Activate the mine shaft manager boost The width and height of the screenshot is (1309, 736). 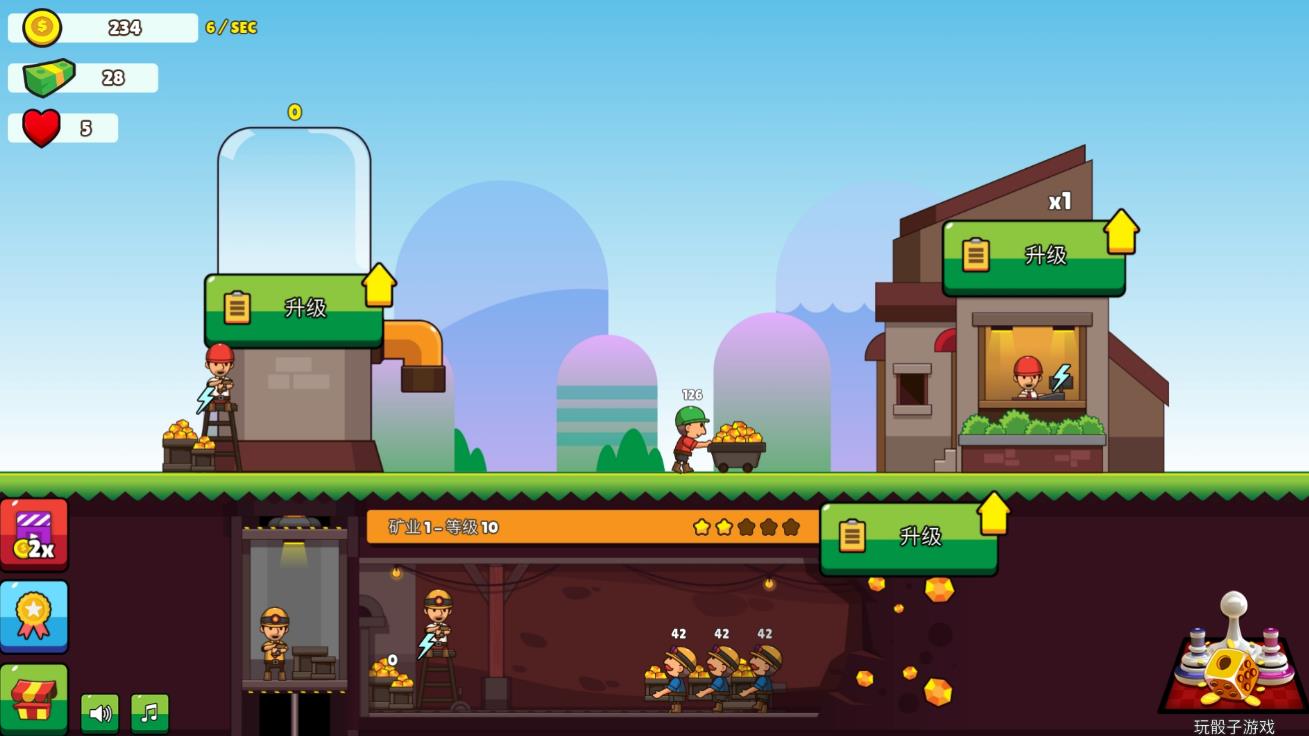(x=428, y=644)
